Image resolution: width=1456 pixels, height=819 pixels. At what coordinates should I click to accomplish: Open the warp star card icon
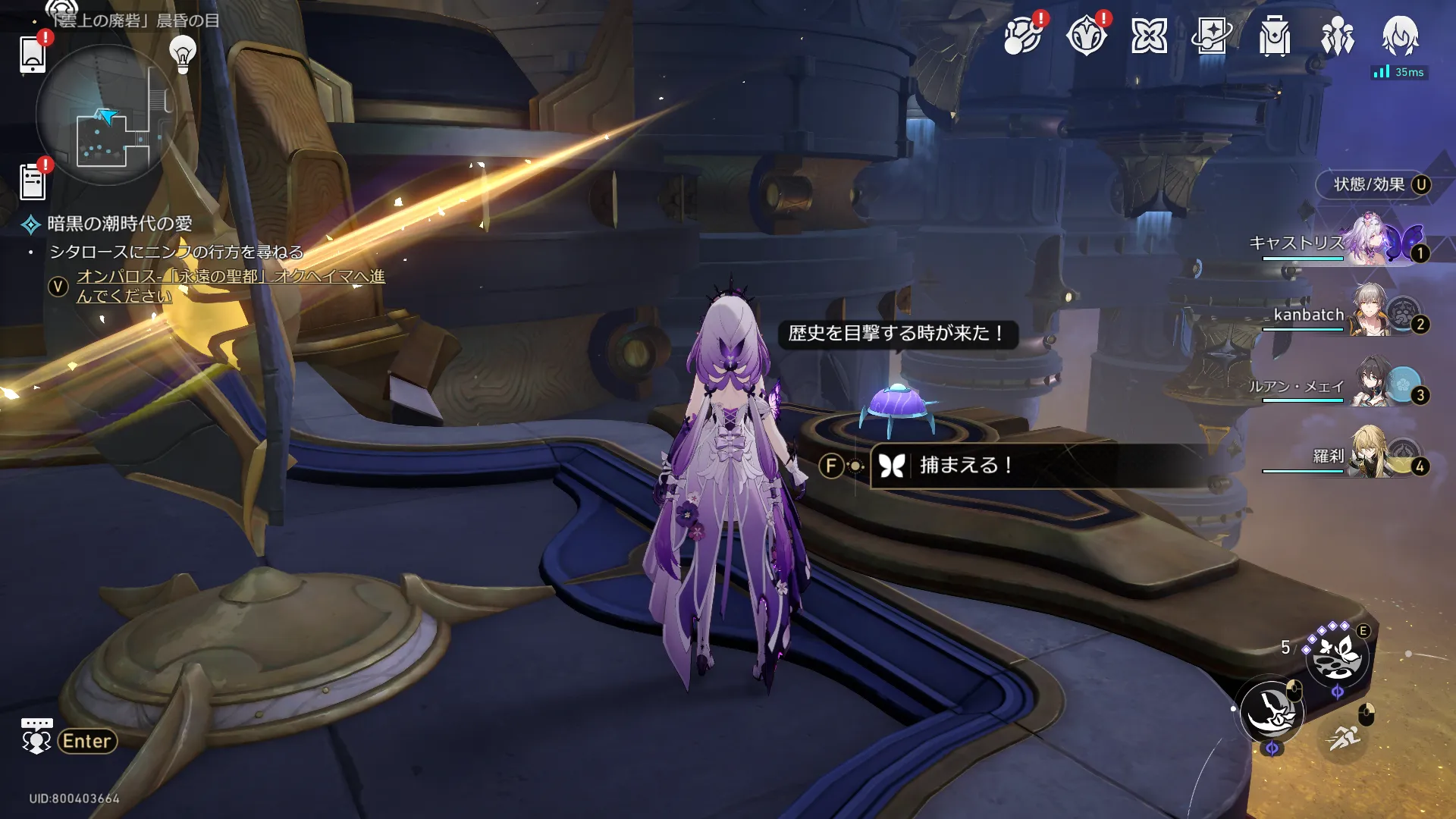pyautogui.click(x=1212, y=36)
